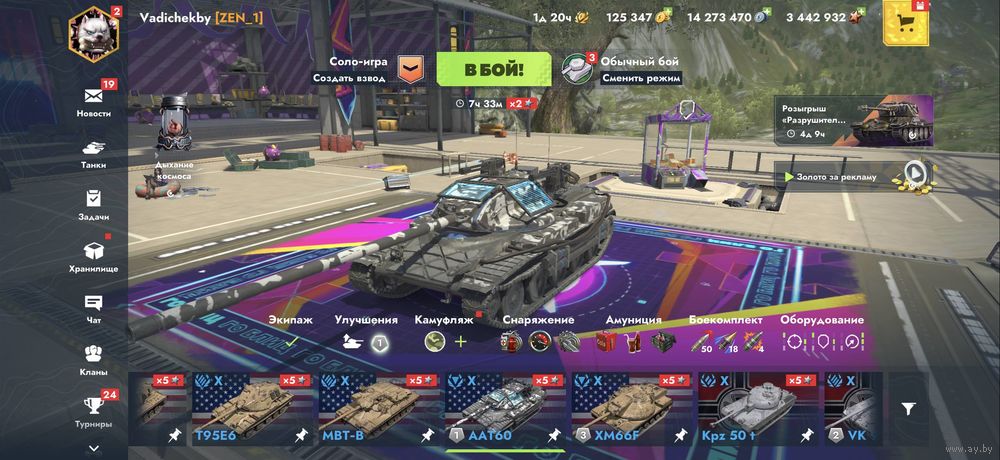This screenshot has width=1000, height=460.
Task: Choose the XM66F tank card
Action: pyautogui.click(x=630, y=408)
